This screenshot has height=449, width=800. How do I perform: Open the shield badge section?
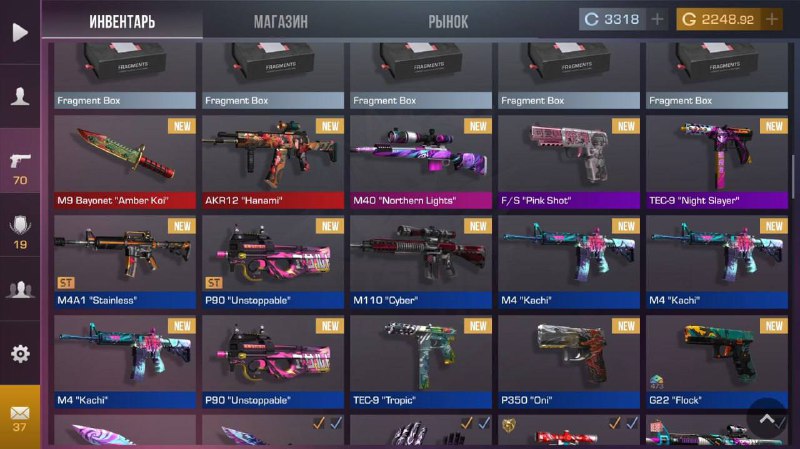tap(20, 229)
